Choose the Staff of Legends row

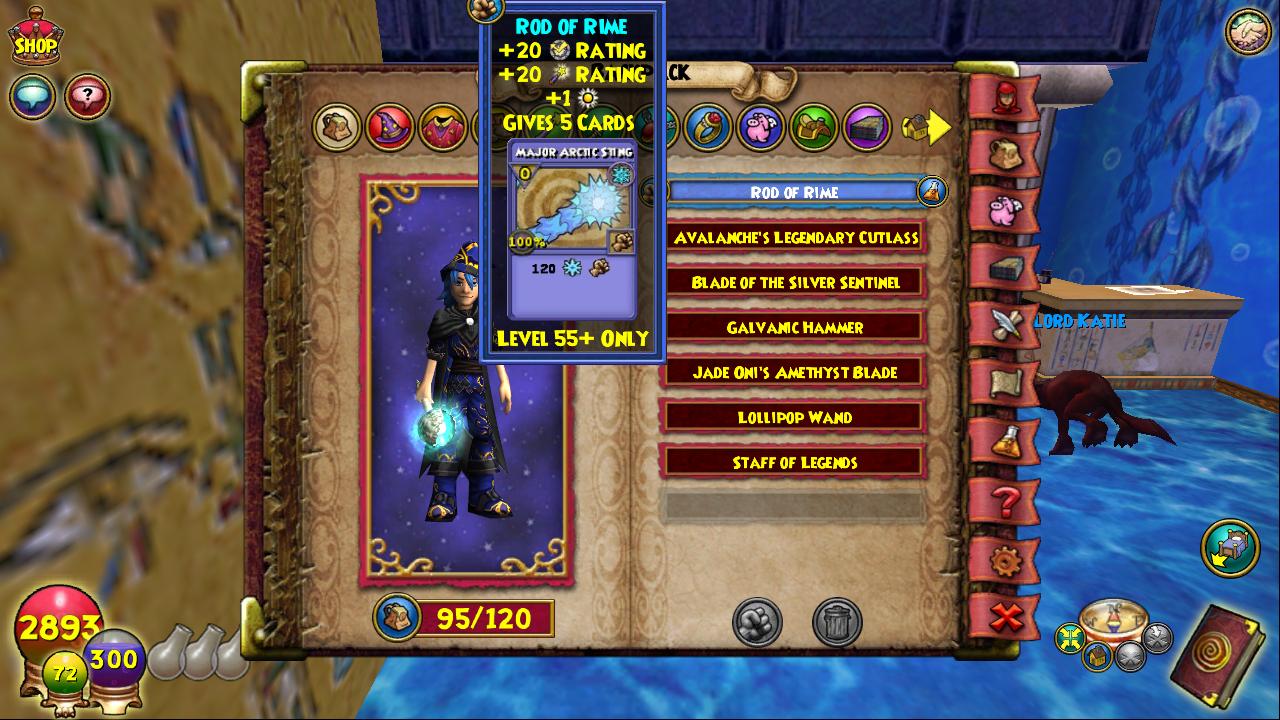pos(794,462)
